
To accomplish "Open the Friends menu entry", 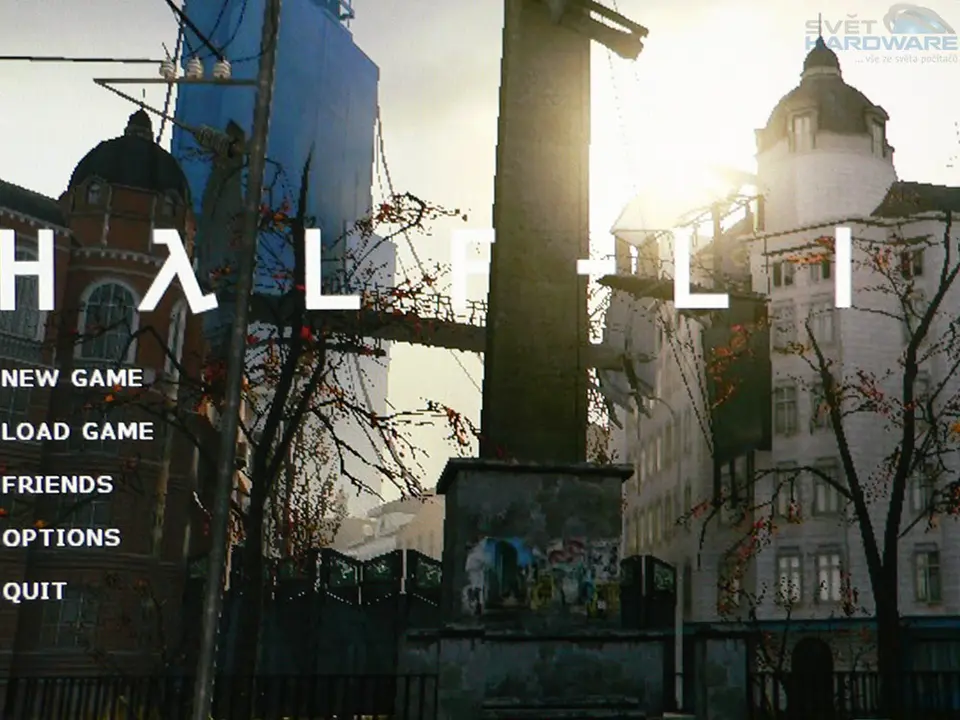I will (57, 484).
